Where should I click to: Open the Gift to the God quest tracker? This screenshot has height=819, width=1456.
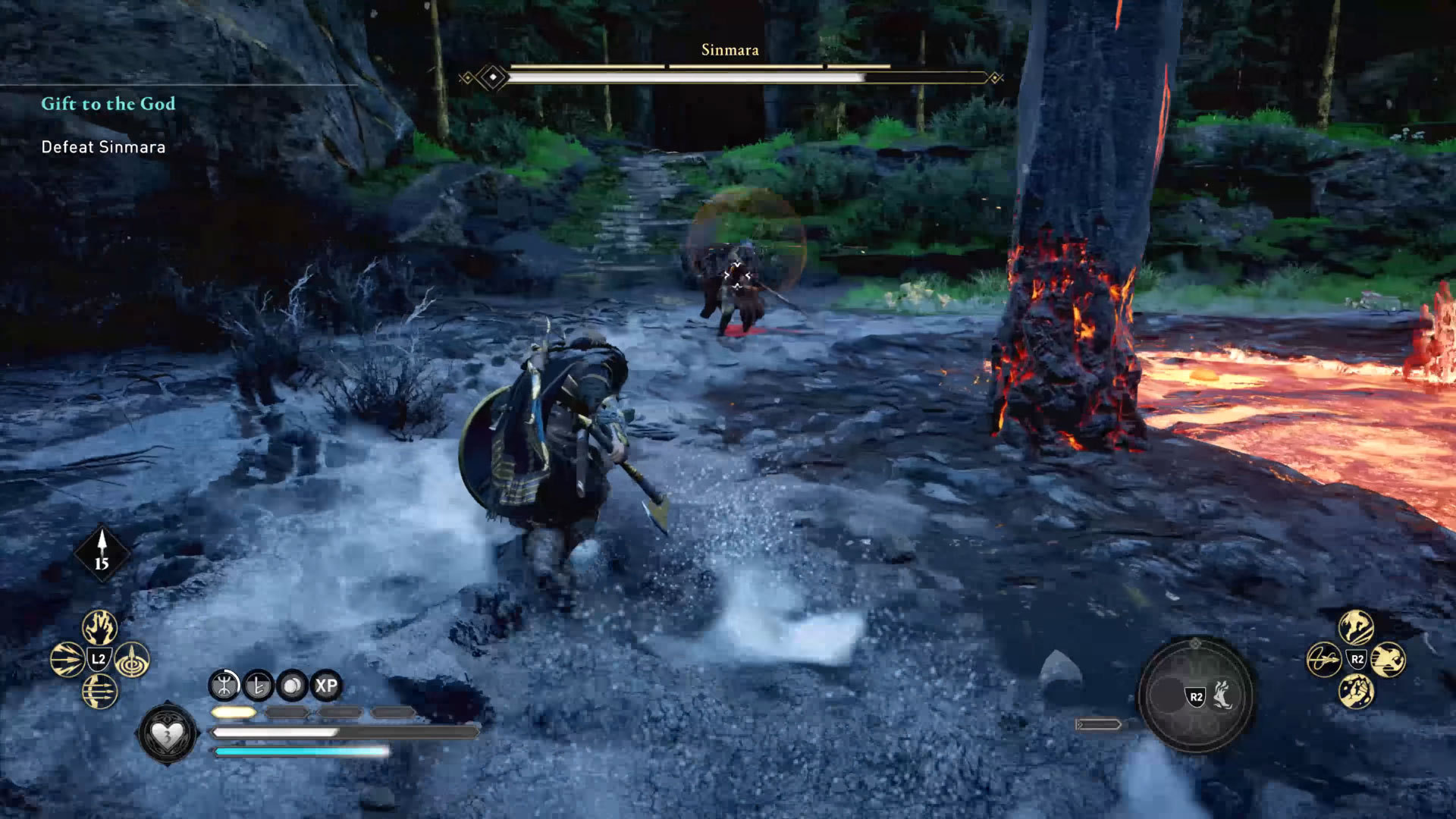[x=108, y=104]
